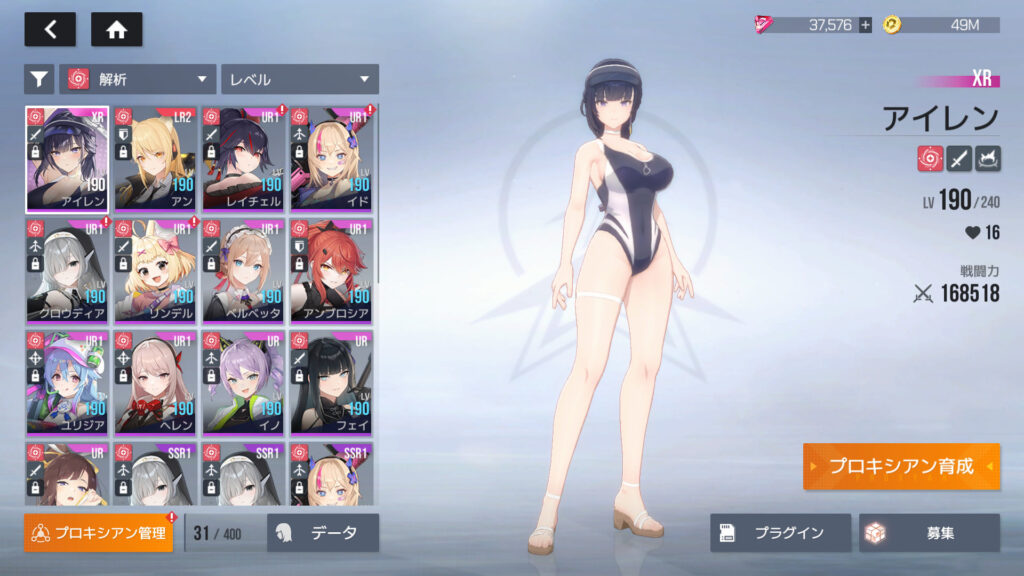Pick the アンブロシア character card
This screenshot has width=1024, height=576.
(331, 270)
